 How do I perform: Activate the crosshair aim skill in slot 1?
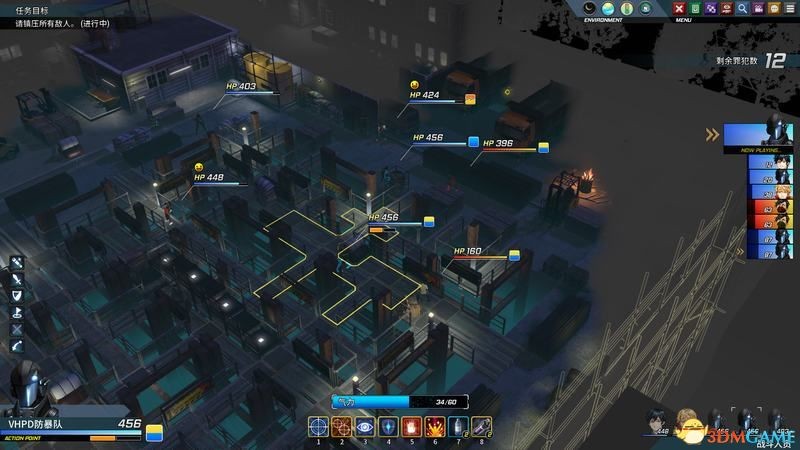click(x=318, y=427)
